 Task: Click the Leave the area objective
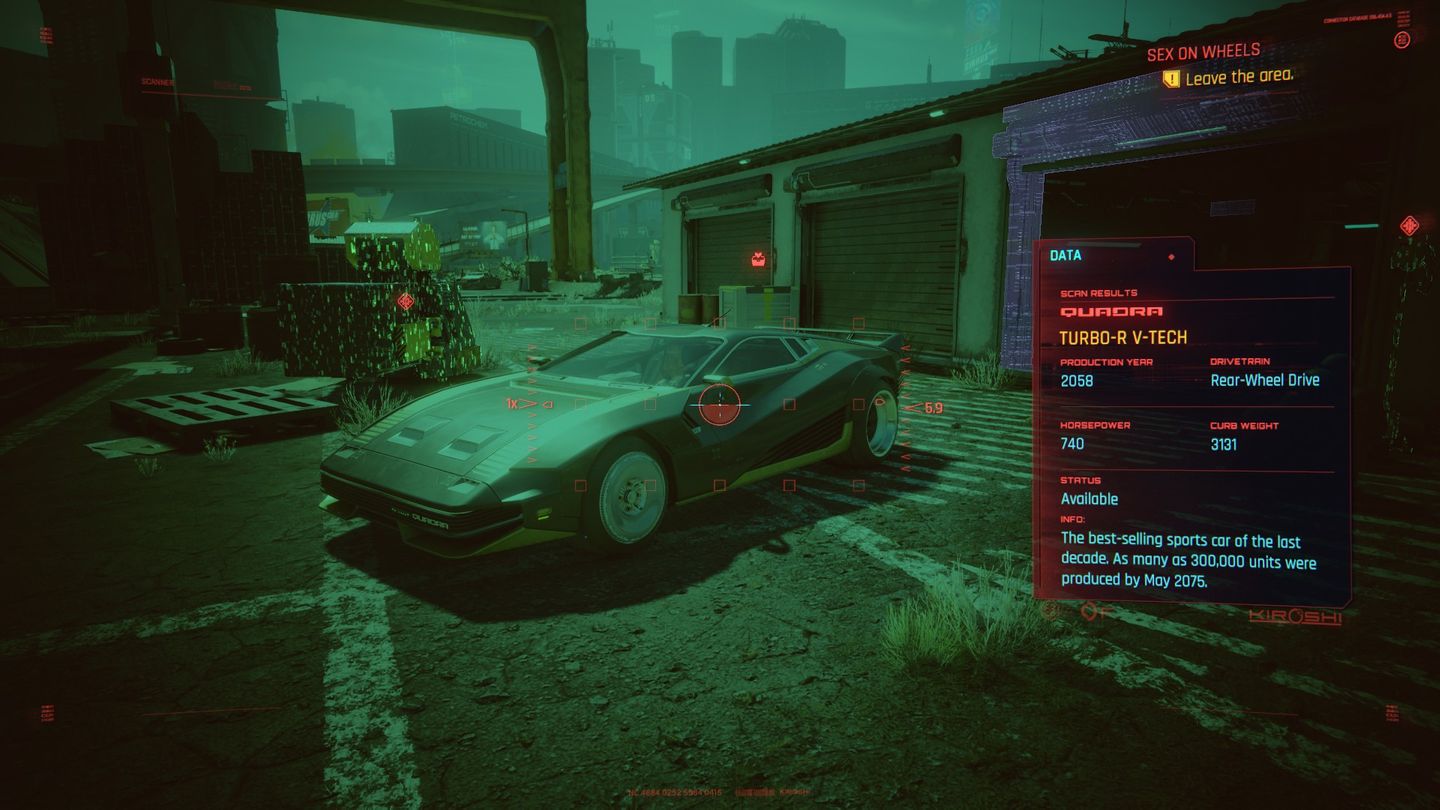tap(1238, 77)
